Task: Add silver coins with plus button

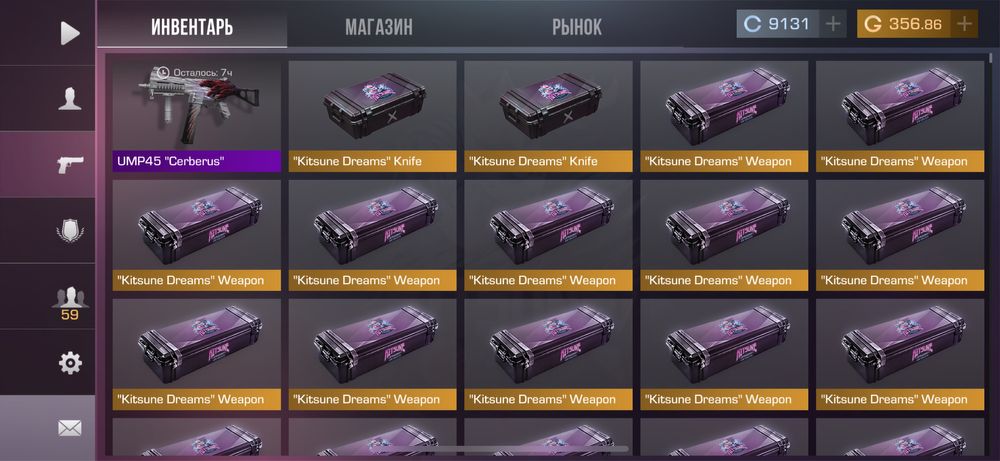Action: click(833, 24)
